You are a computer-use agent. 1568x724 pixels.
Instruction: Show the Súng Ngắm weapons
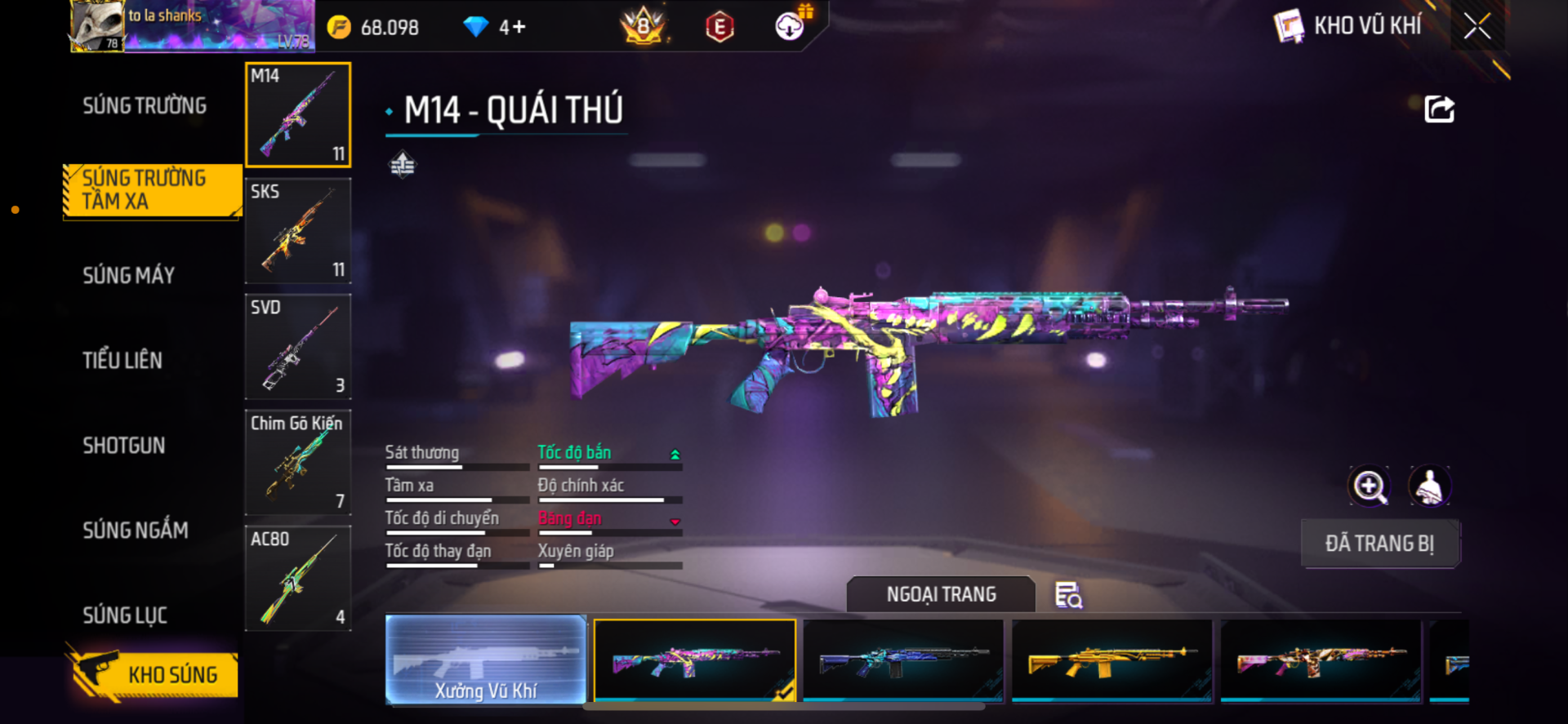coord(136,531)
